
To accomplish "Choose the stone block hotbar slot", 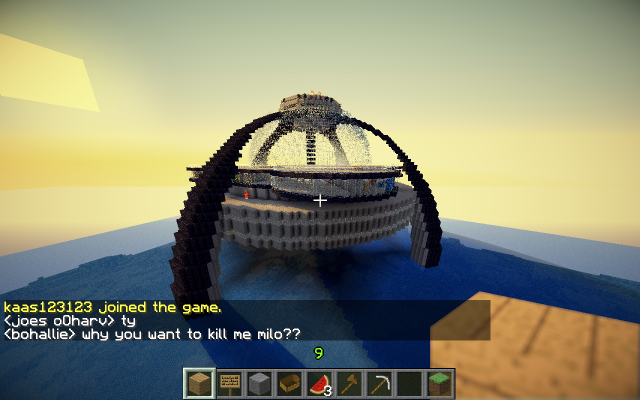I will tap(260, 383).
